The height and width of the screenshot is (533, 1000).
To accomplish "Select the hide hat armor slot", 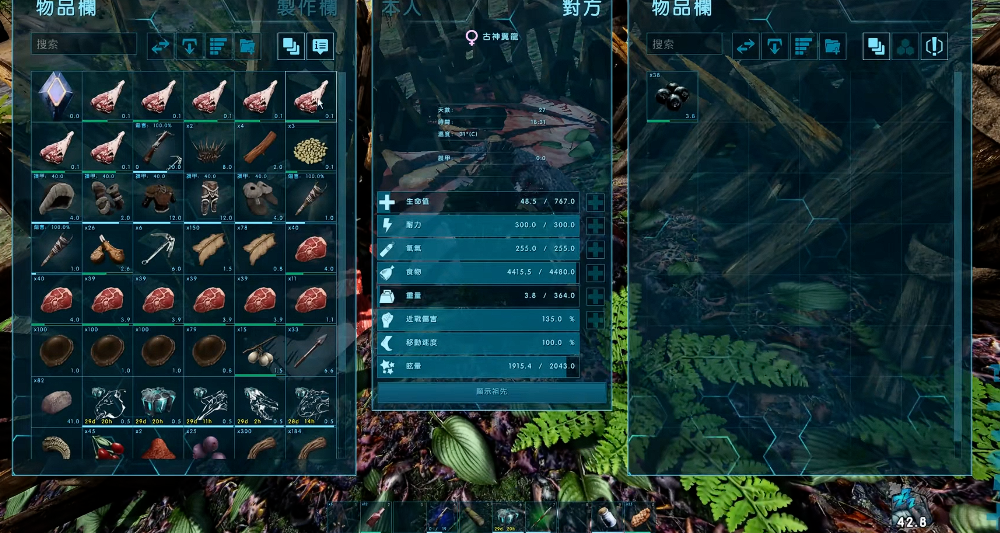I will tap(55, 198).
